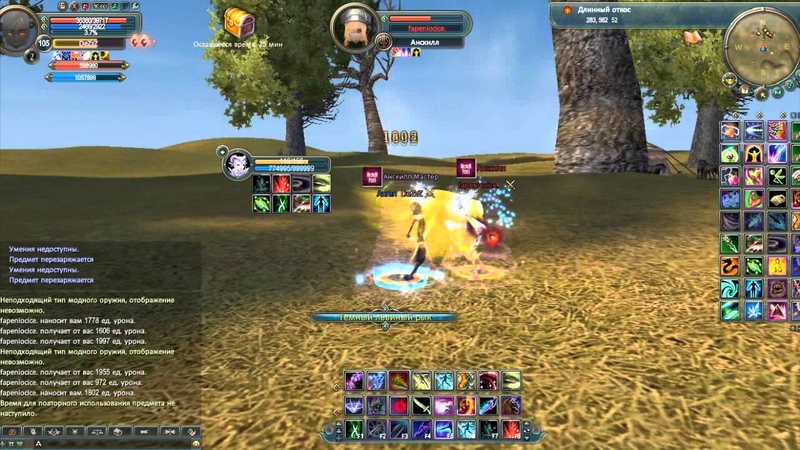Use the F5 blue wave skill

[x=443, y=428]
